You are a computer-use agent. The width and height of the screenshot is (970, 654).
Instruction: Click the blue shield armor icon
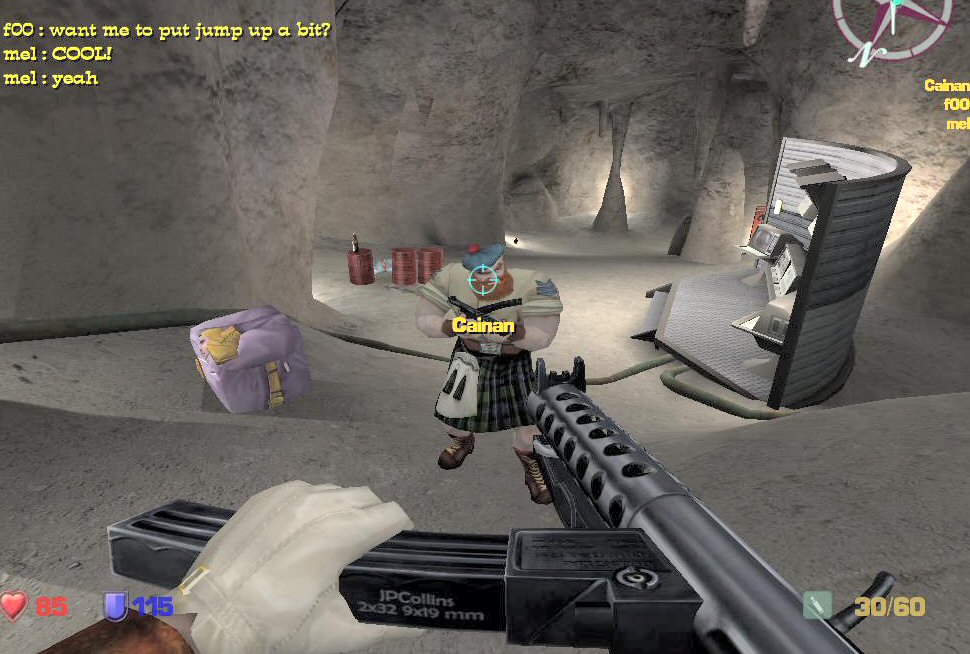[116, 605]
